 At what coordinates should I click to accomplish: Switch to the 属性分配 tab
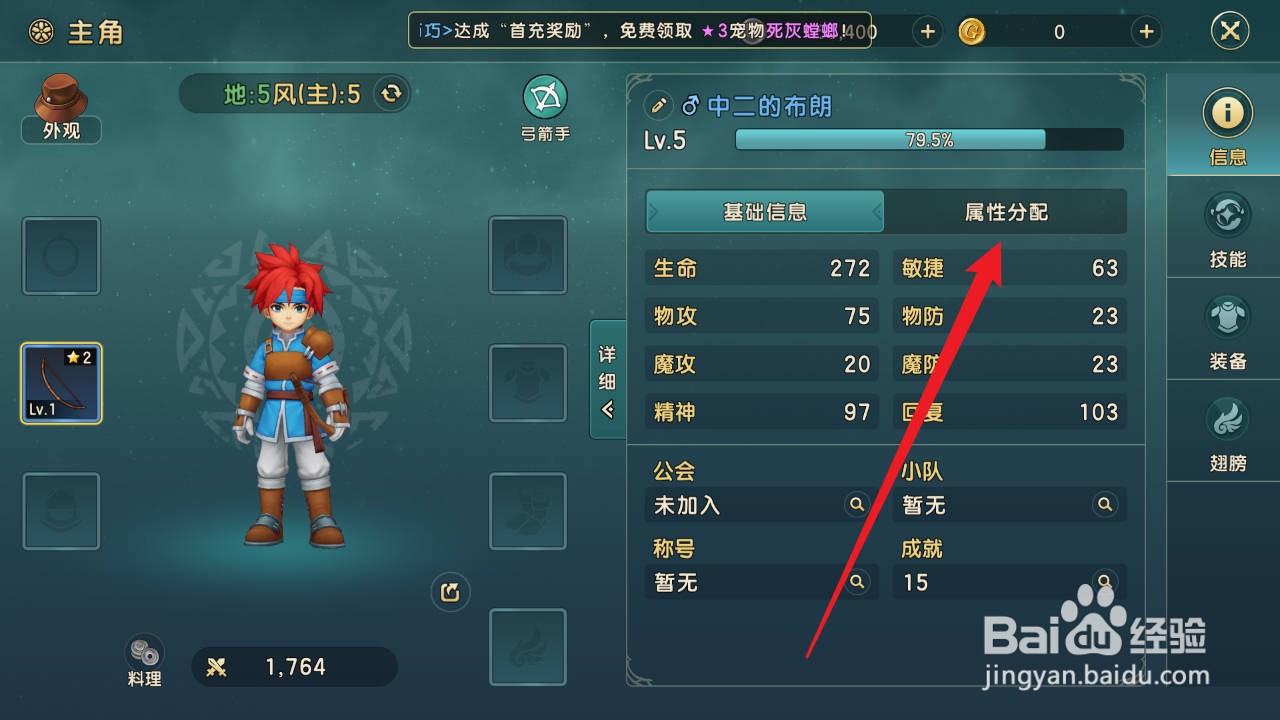1007,212
